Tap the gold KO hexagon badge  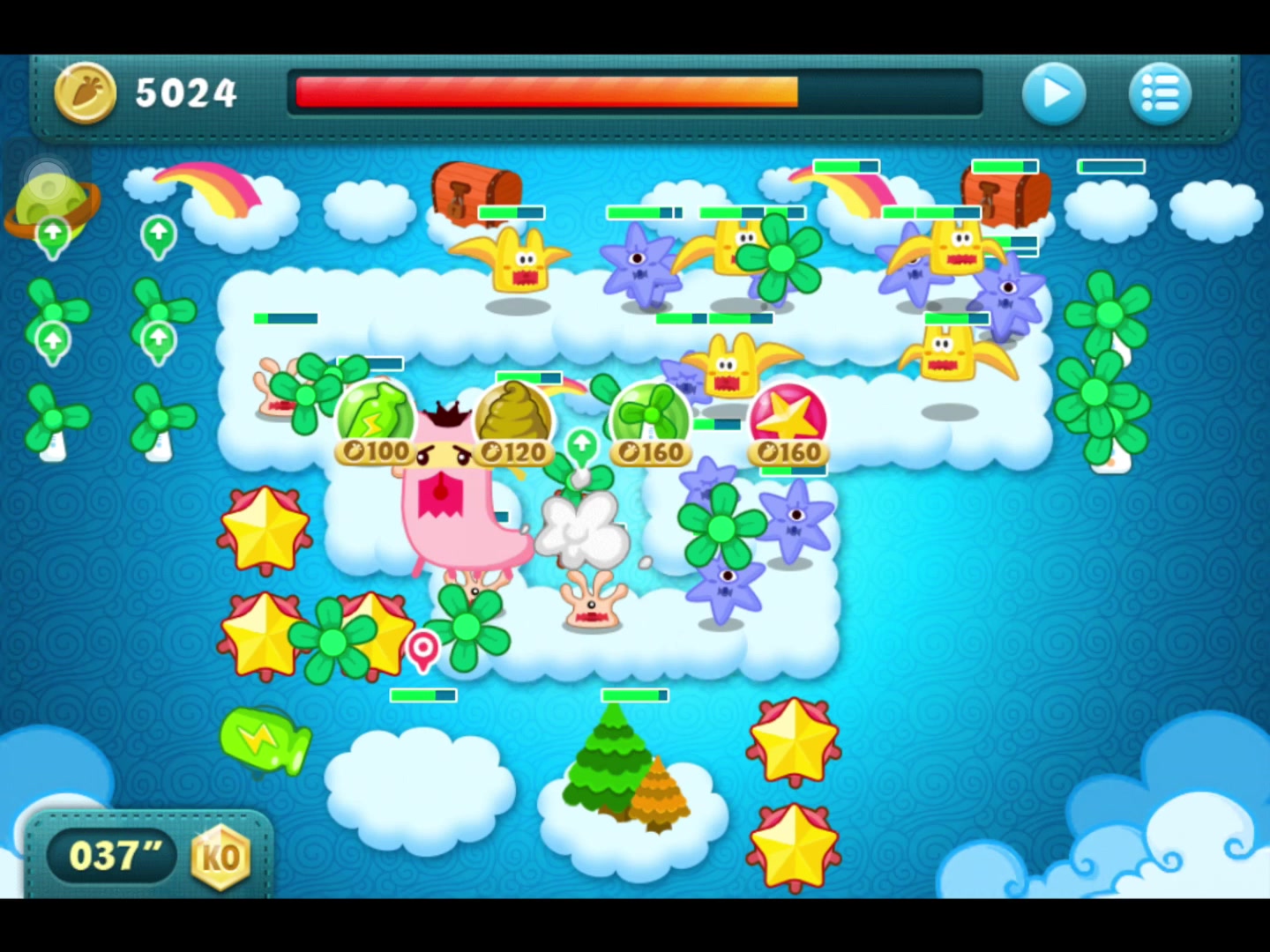[x=220, y=856]
